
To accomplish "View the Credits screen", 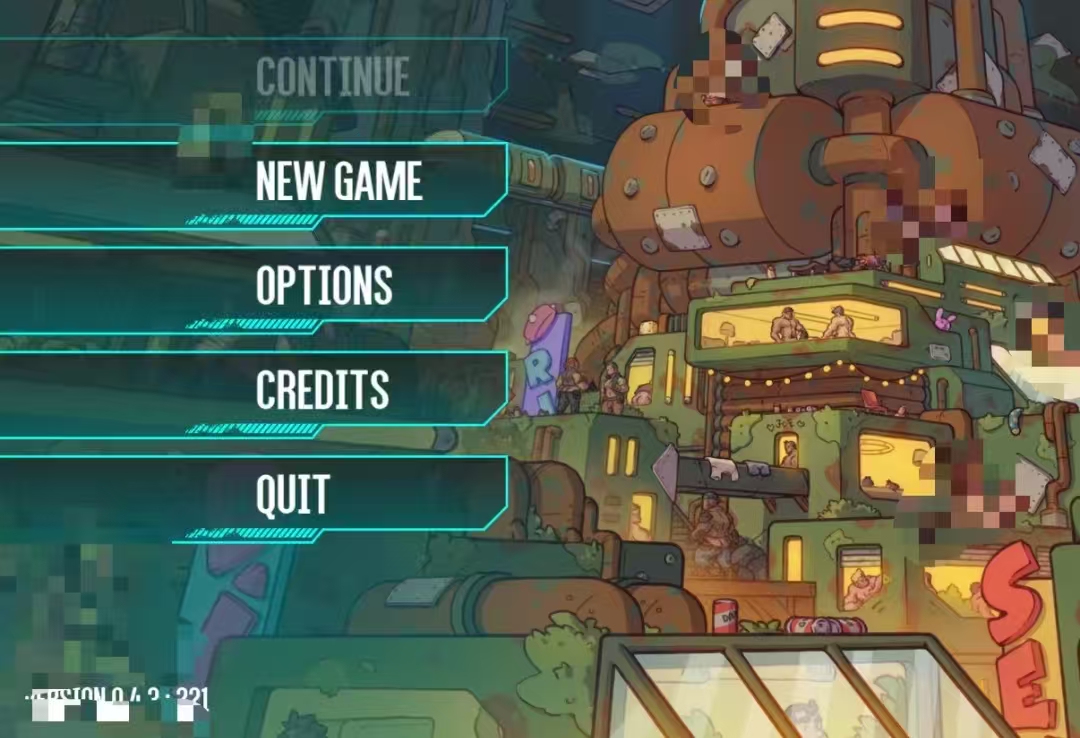I will [322, 390].
